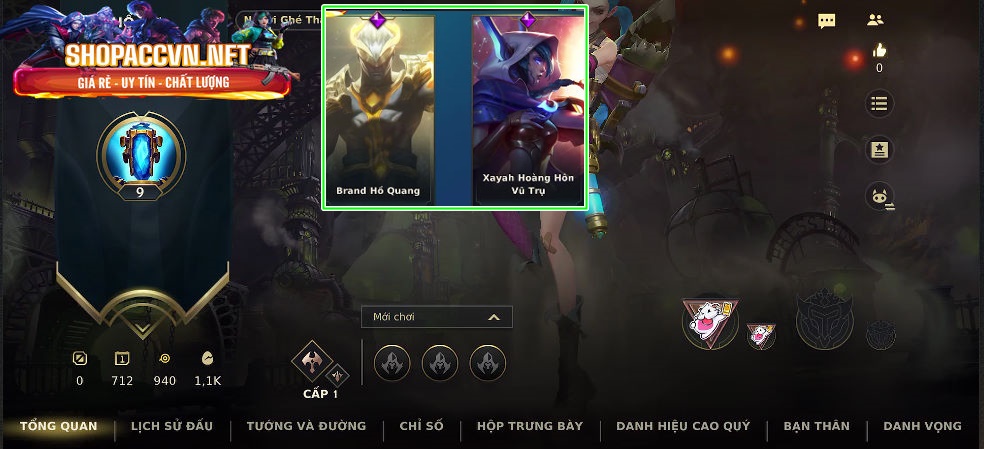Click the friends list people icon
The height and width of the screenshot is (449, 984).
click(x=876, y=20)
